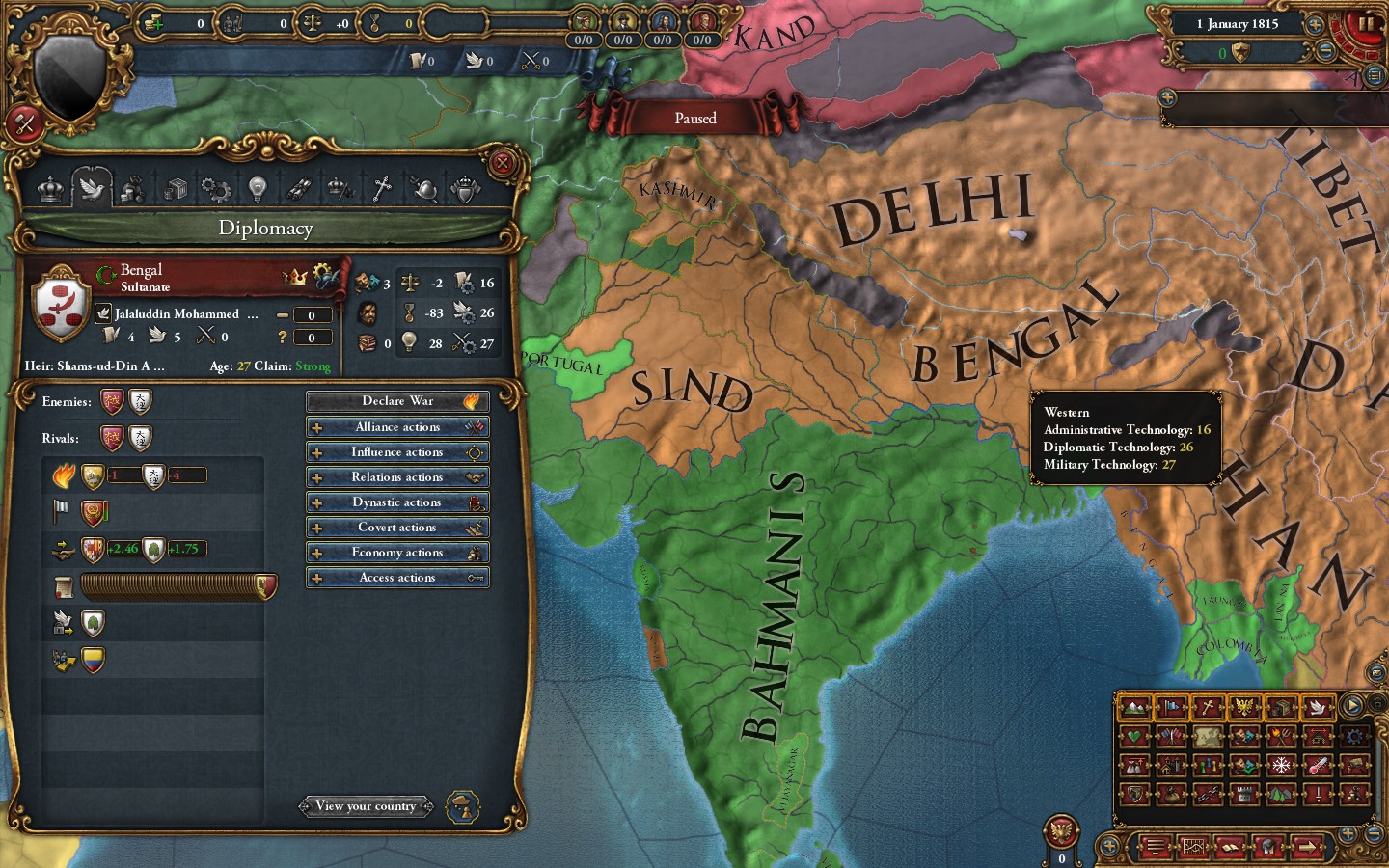Open the game settings gear icon
The width and height of the screenshot is (1389, 868).
[x=1354, y=737]
